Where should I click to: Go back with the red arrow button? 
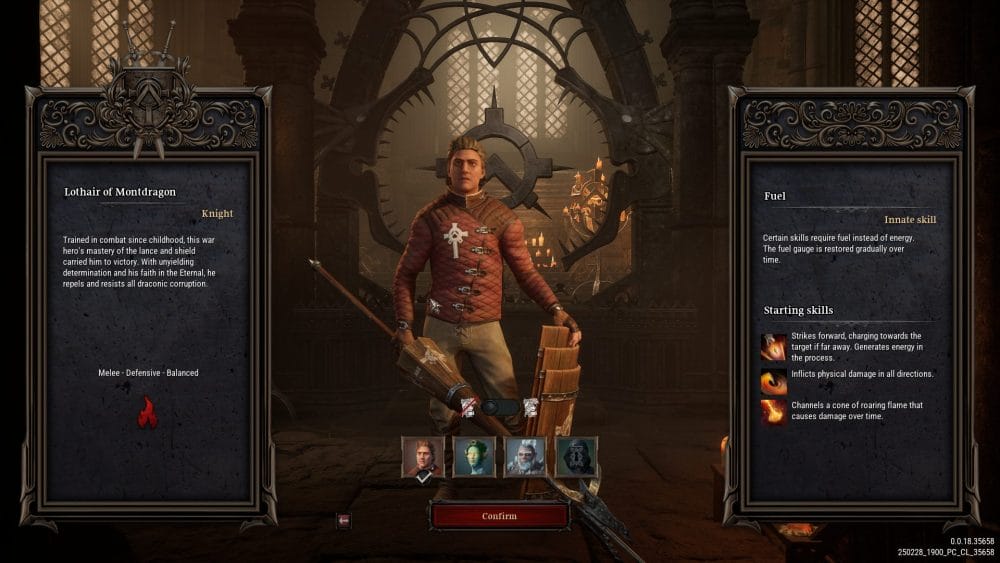click(344, 520)
